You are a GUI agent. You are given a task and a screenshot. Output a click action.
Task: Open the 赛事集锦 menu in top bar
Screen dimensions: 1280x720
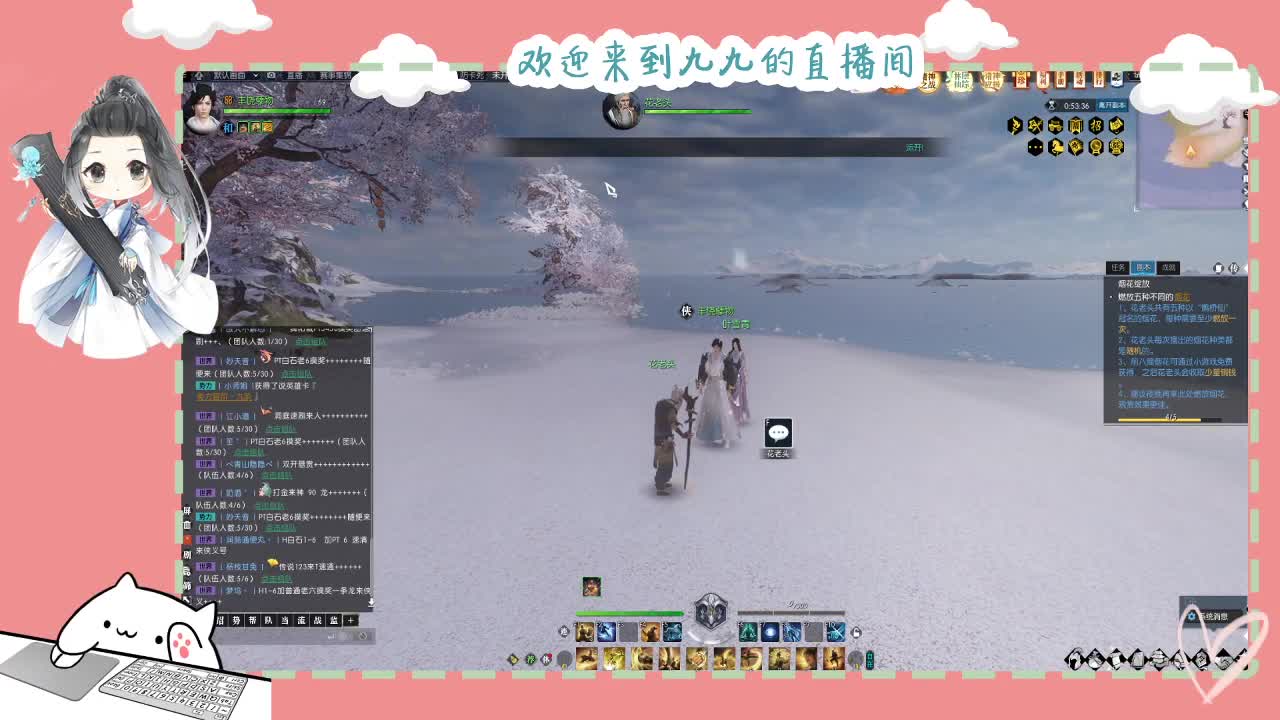pyautogui.click(x=336, y=76)
